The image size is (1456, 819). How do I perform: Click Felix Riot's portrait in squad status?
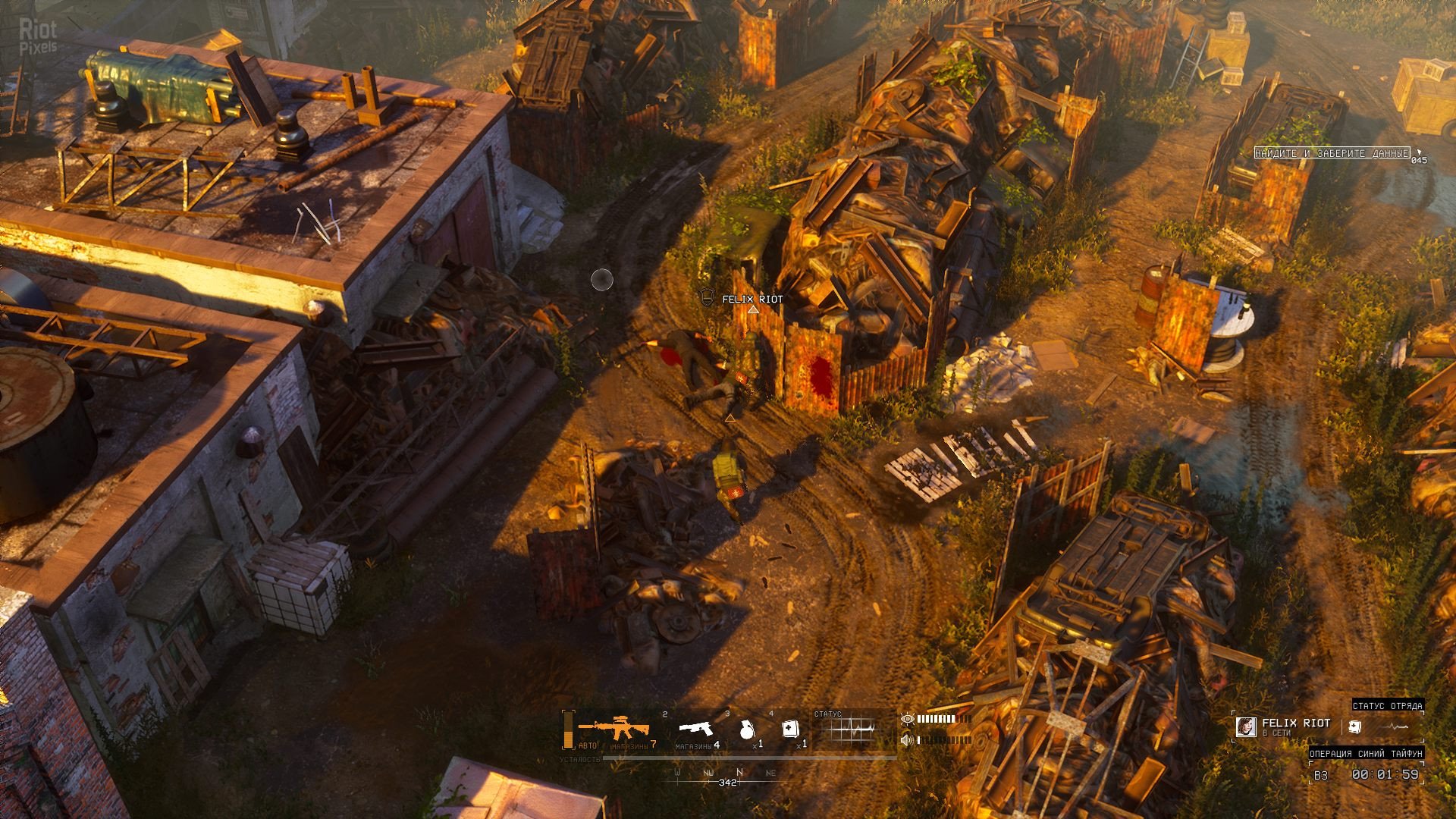[x=1244, y=727]
